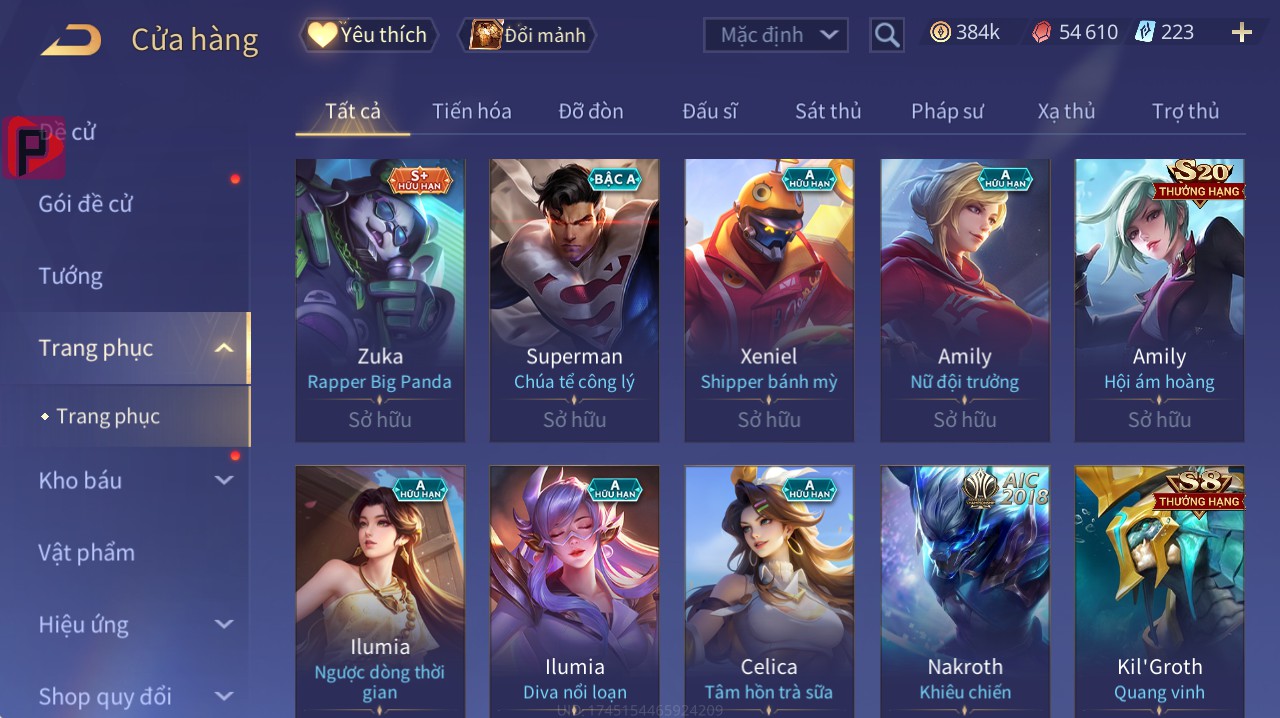Open the Tướng shop section
This screenshot has width=1280, height=718.
[70, 276]
